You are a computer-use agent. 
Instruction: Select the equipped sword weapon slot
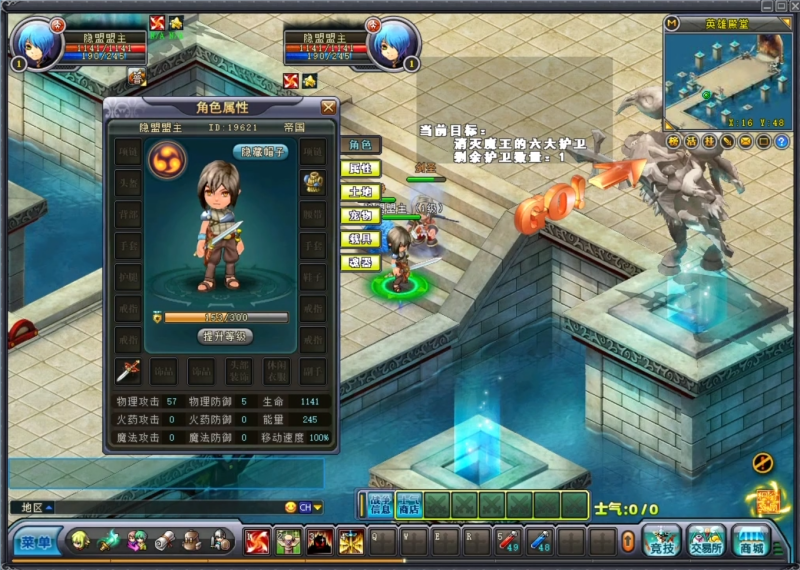(x=127, y=372)
